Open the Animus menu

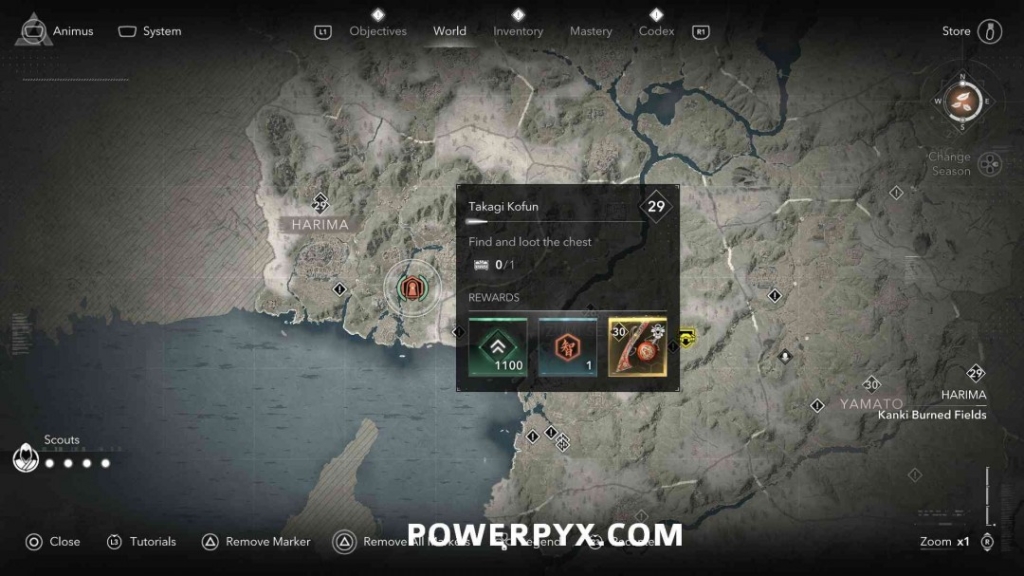56,31
